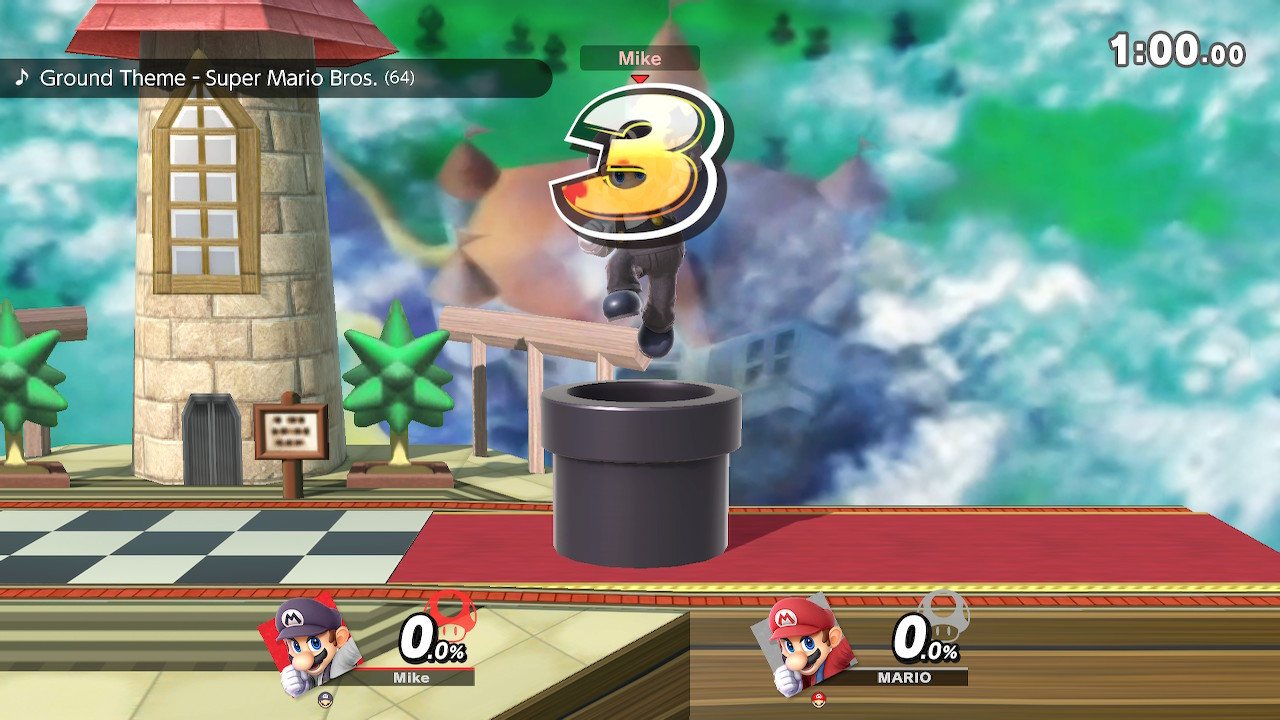
Task: Click the Mike name tag above the fighter
Action: 639,58
